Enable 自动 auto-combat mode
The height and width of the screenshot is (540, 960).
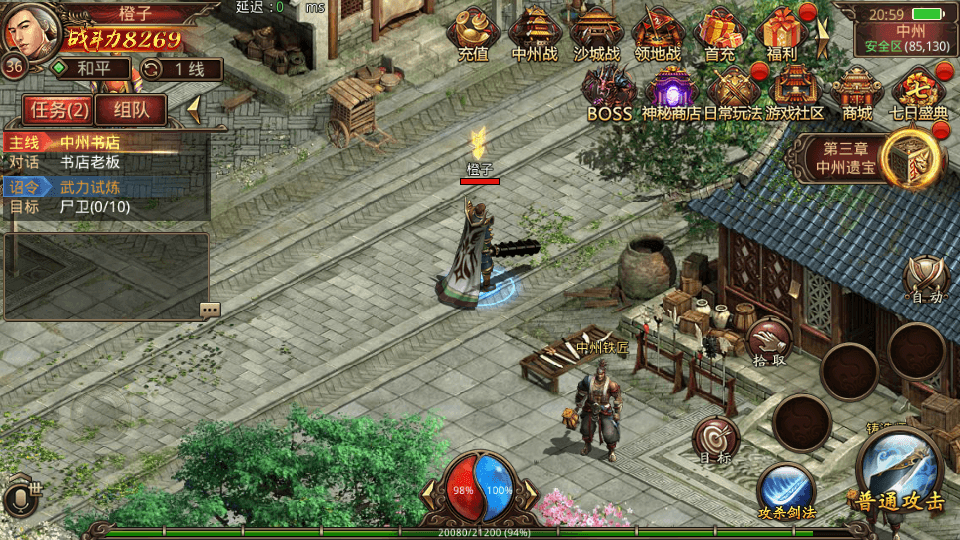[926, 277]
